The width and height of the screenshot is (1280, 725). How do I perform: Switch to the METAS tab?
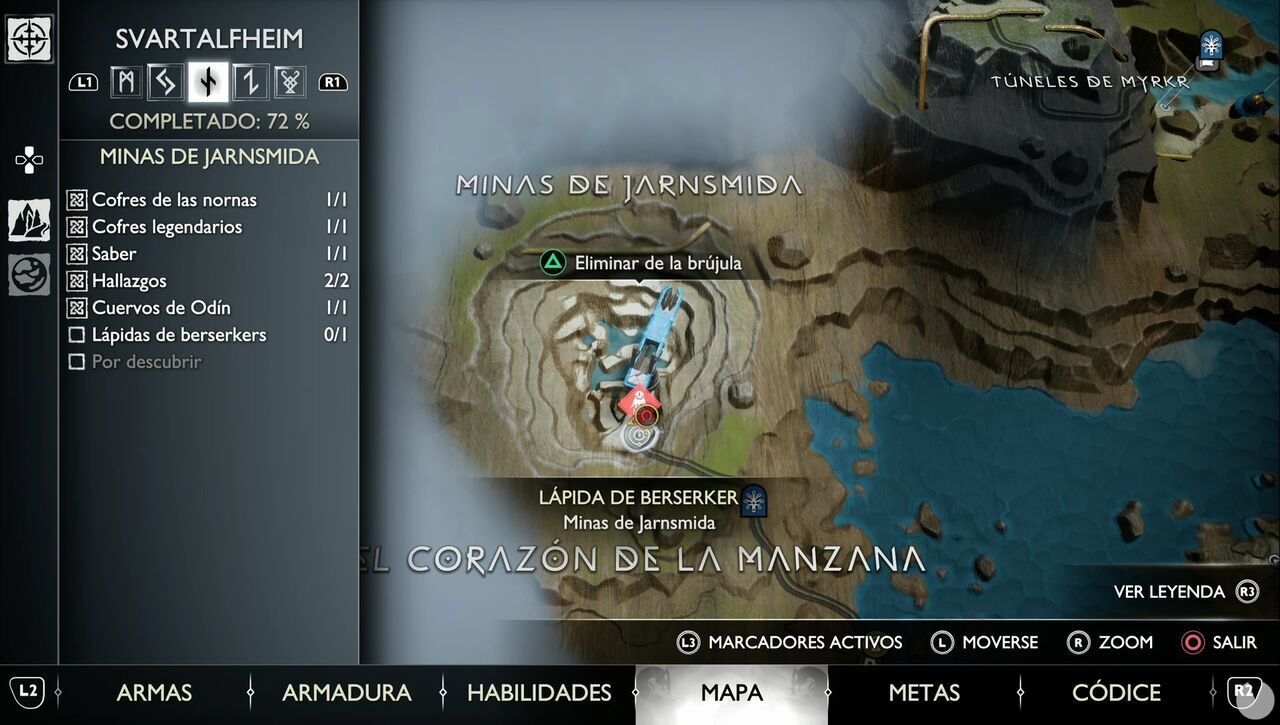coord(924,692)
